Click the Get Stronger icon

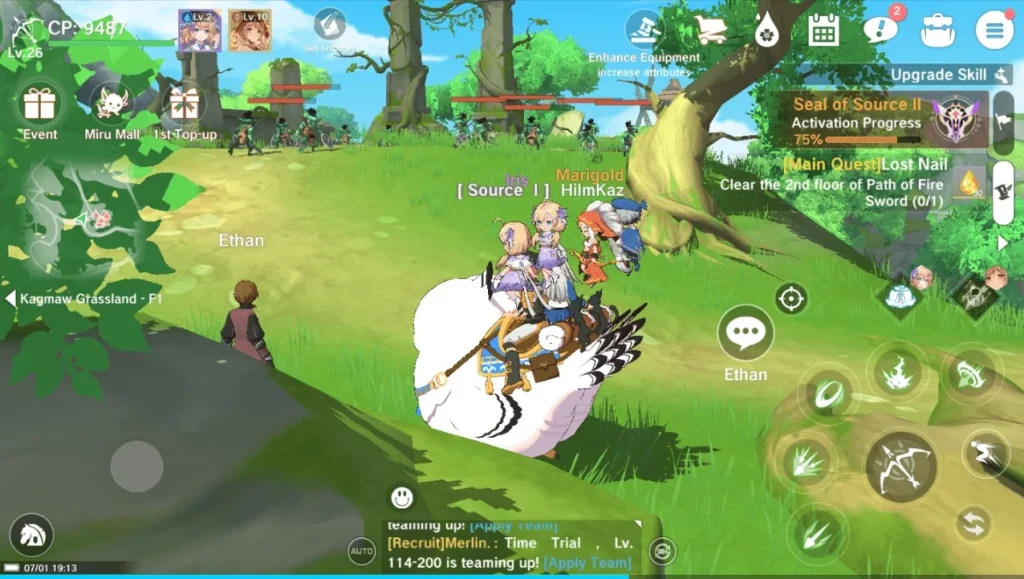coord(329,26)
